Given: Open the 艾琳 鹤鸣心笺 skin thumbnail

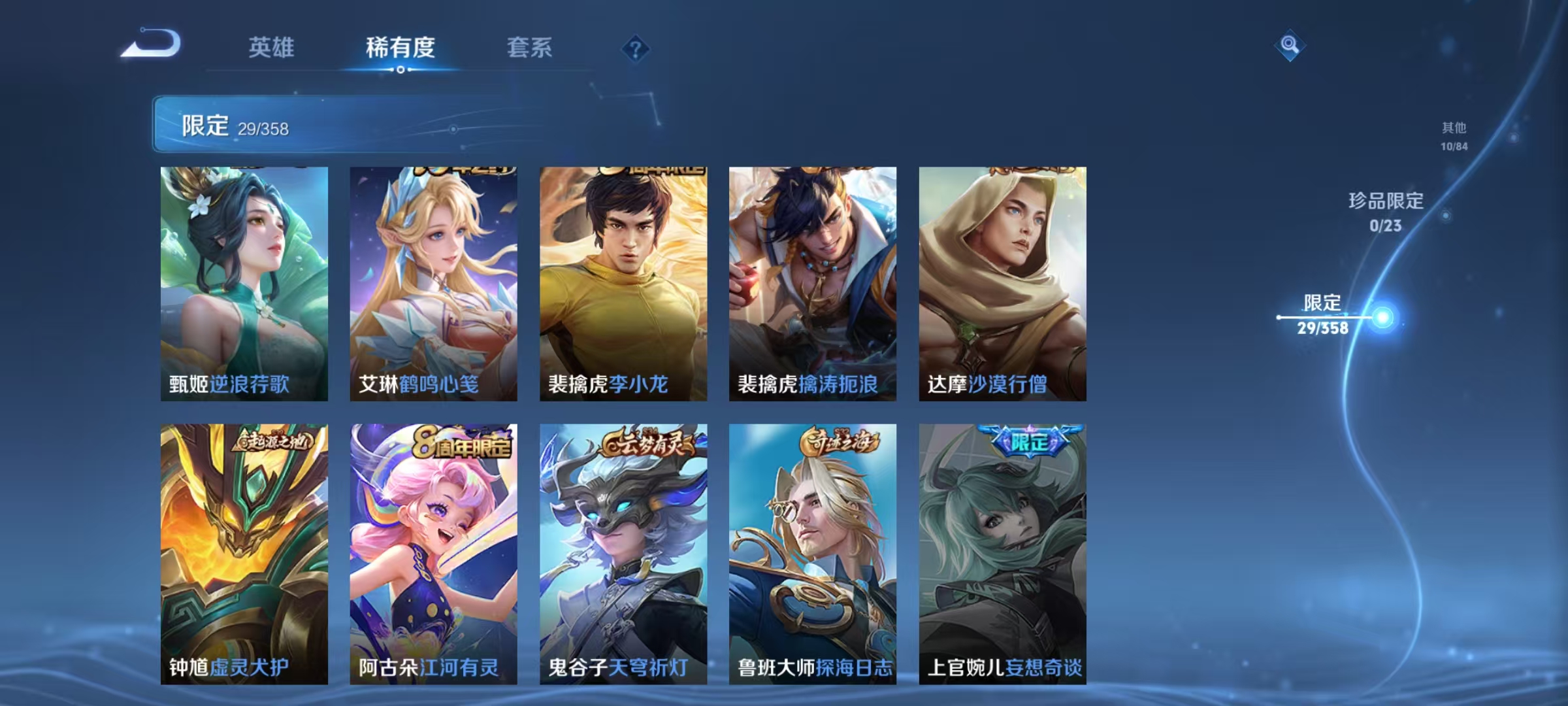Looking at the screenshot, I should [x=432, y=281].
